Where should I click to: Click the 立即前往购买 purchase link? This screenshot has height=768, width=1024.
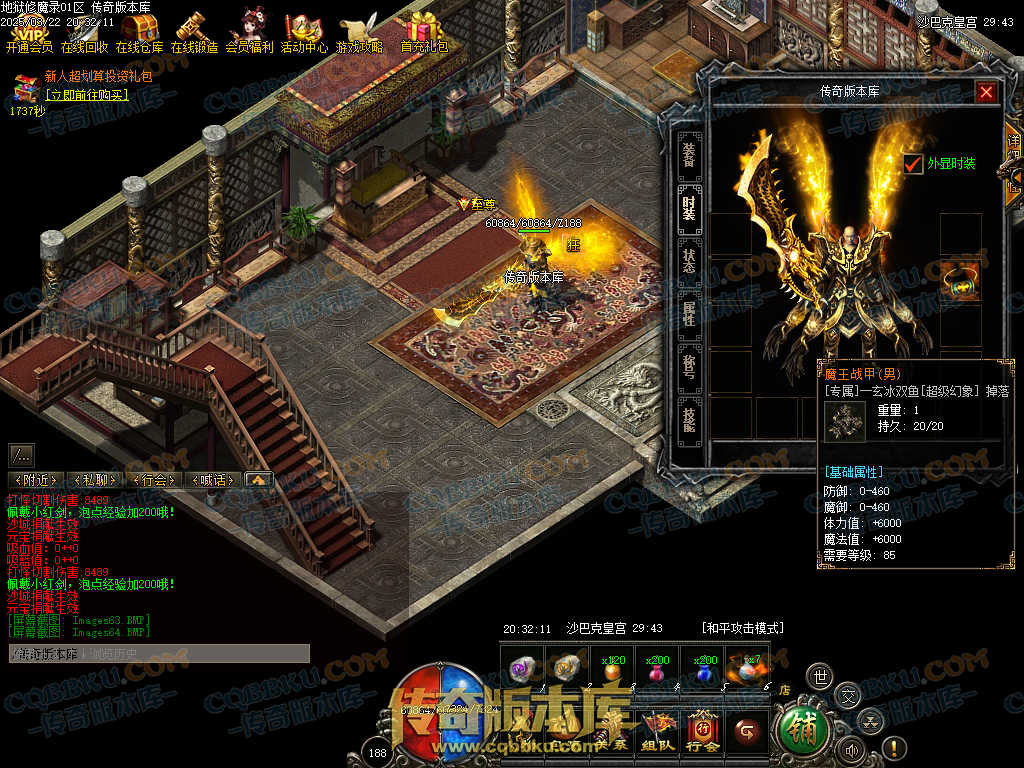point(87,95)
